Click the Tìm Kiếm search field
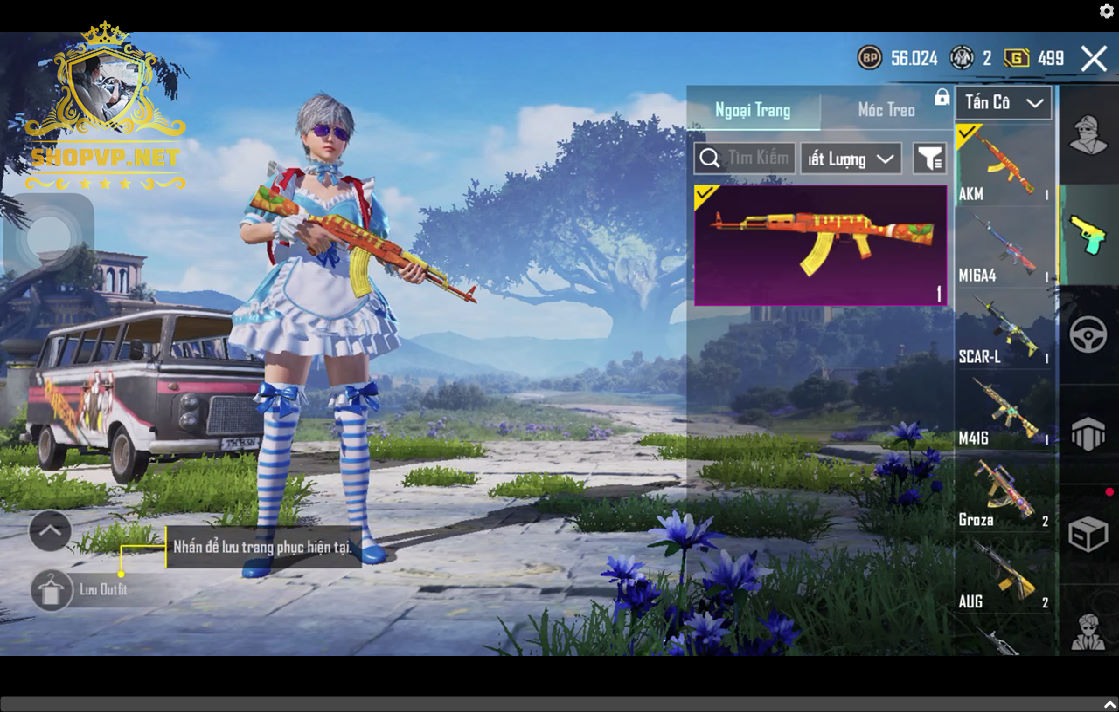This screenshot has height=712, width=1119. pyautogui.click(x=745, y=158)
